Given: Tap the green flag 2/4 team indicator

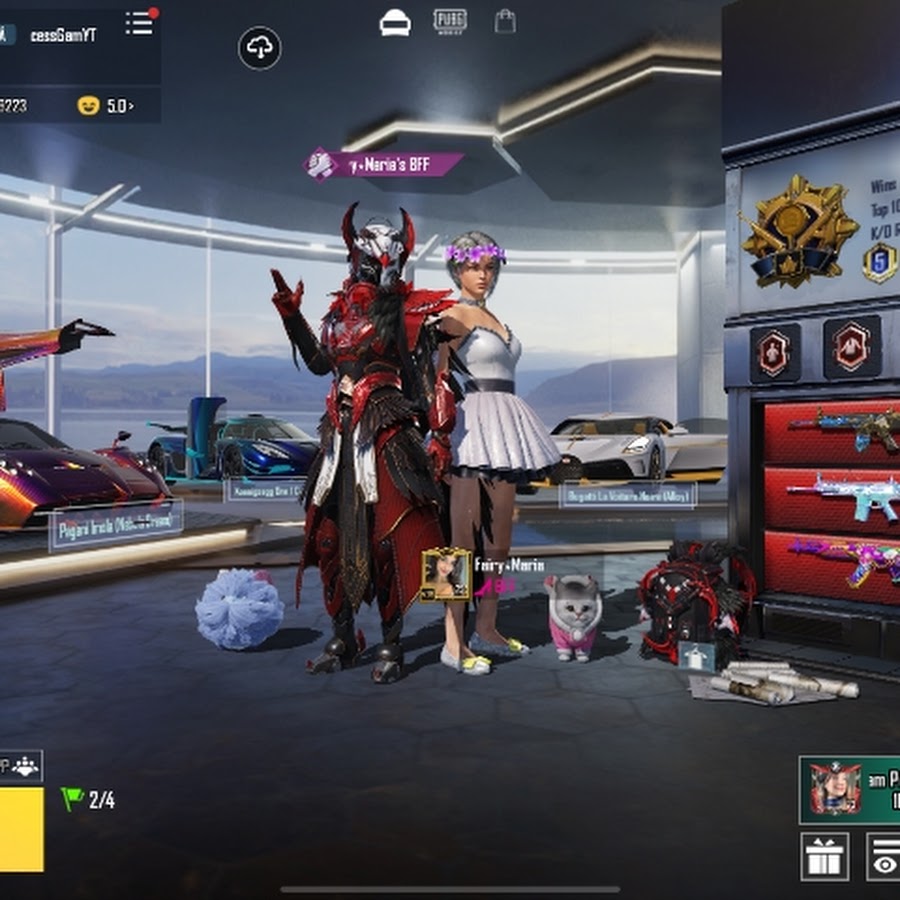Looking at the screenshot, I should point(88,800).
